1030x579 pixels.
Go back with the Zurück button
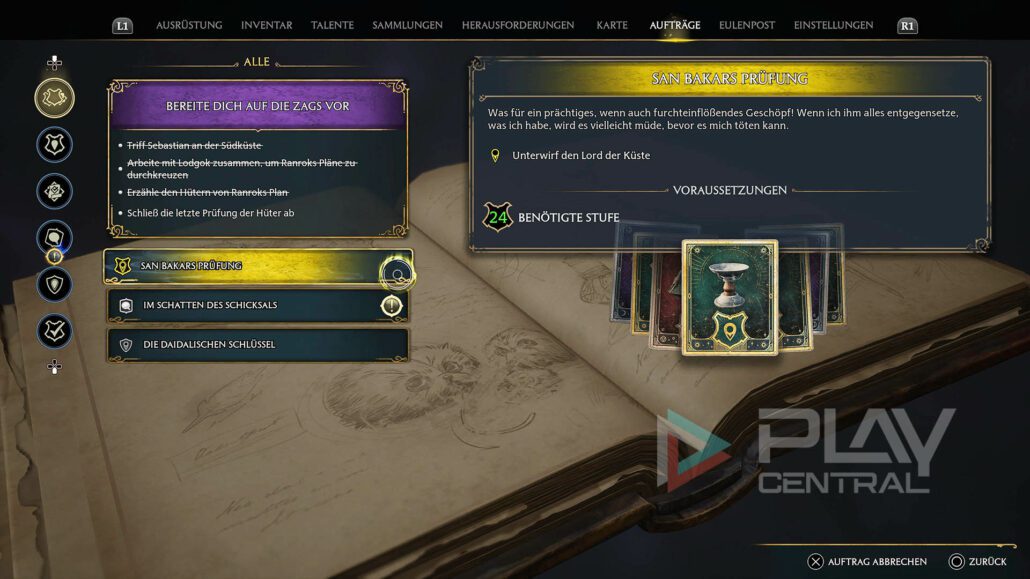coord(978,562)
